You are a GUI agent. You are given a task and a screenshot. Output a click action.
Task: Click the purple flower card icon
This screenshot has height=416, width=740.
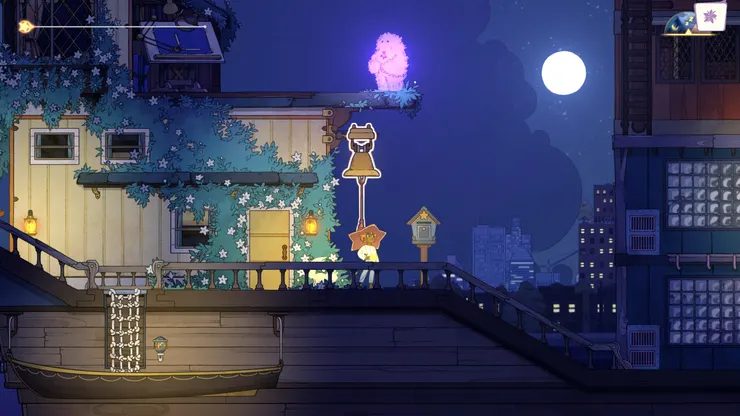click(x=710, y=16)
